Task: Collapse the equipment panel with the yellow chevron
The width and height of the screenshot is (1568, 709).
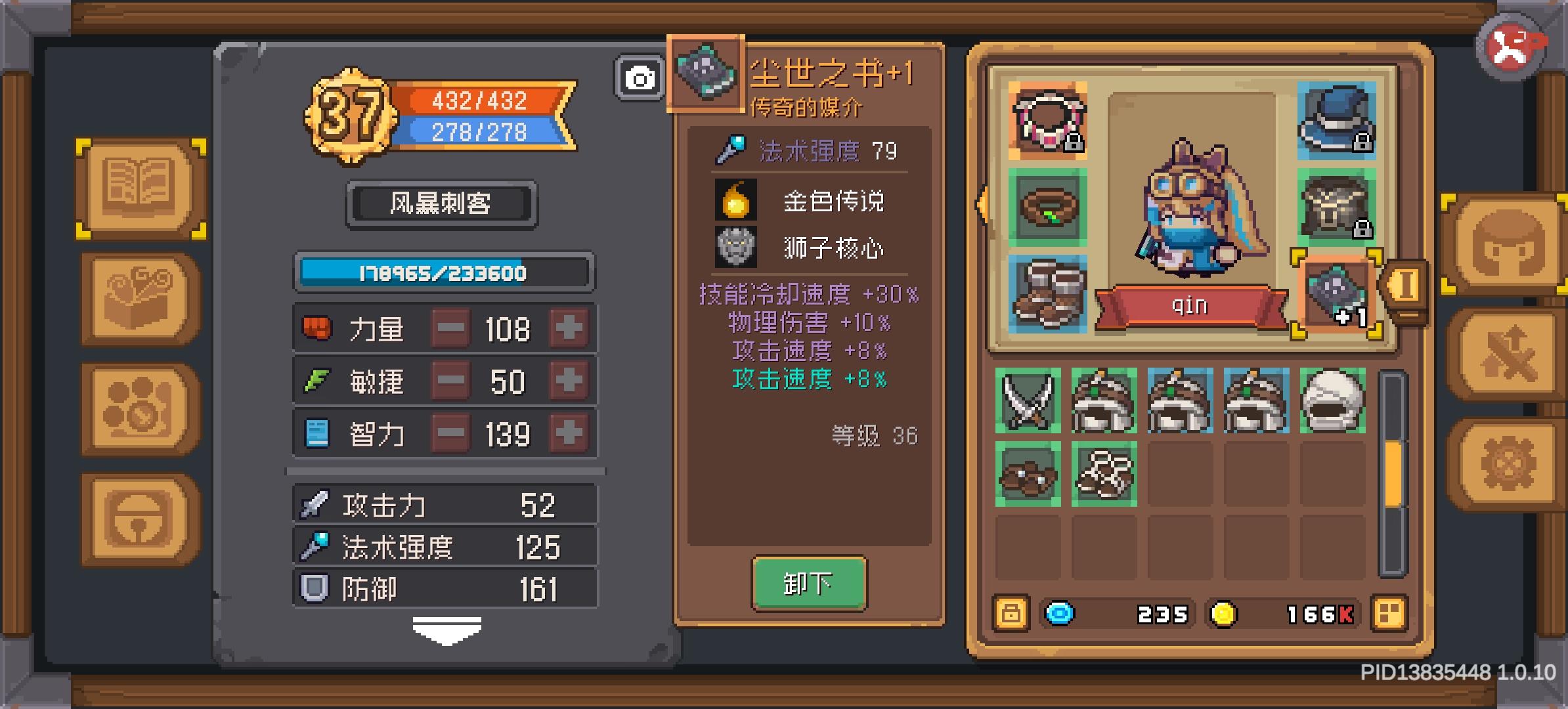Action: tap(981, 205)
